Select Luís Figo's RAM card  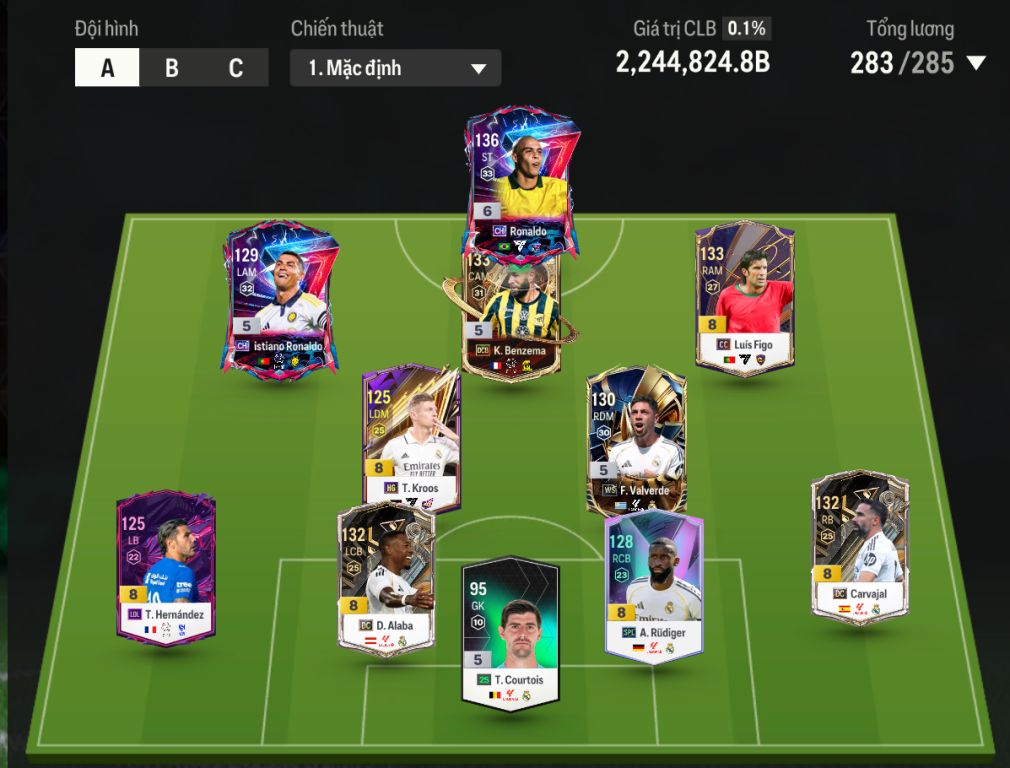[x=744, y=297]
